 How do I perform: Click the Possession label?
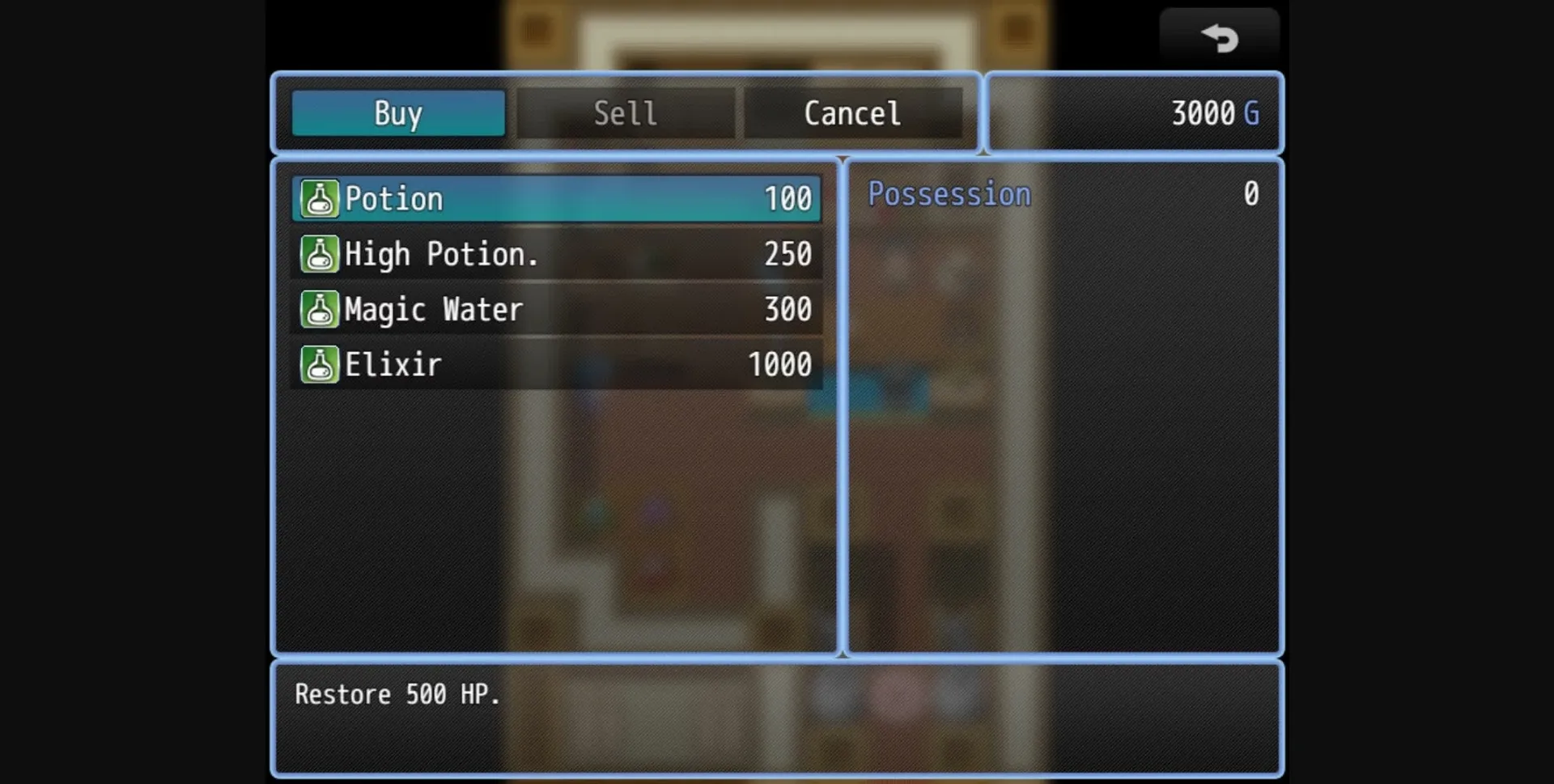tap(949, 193)
